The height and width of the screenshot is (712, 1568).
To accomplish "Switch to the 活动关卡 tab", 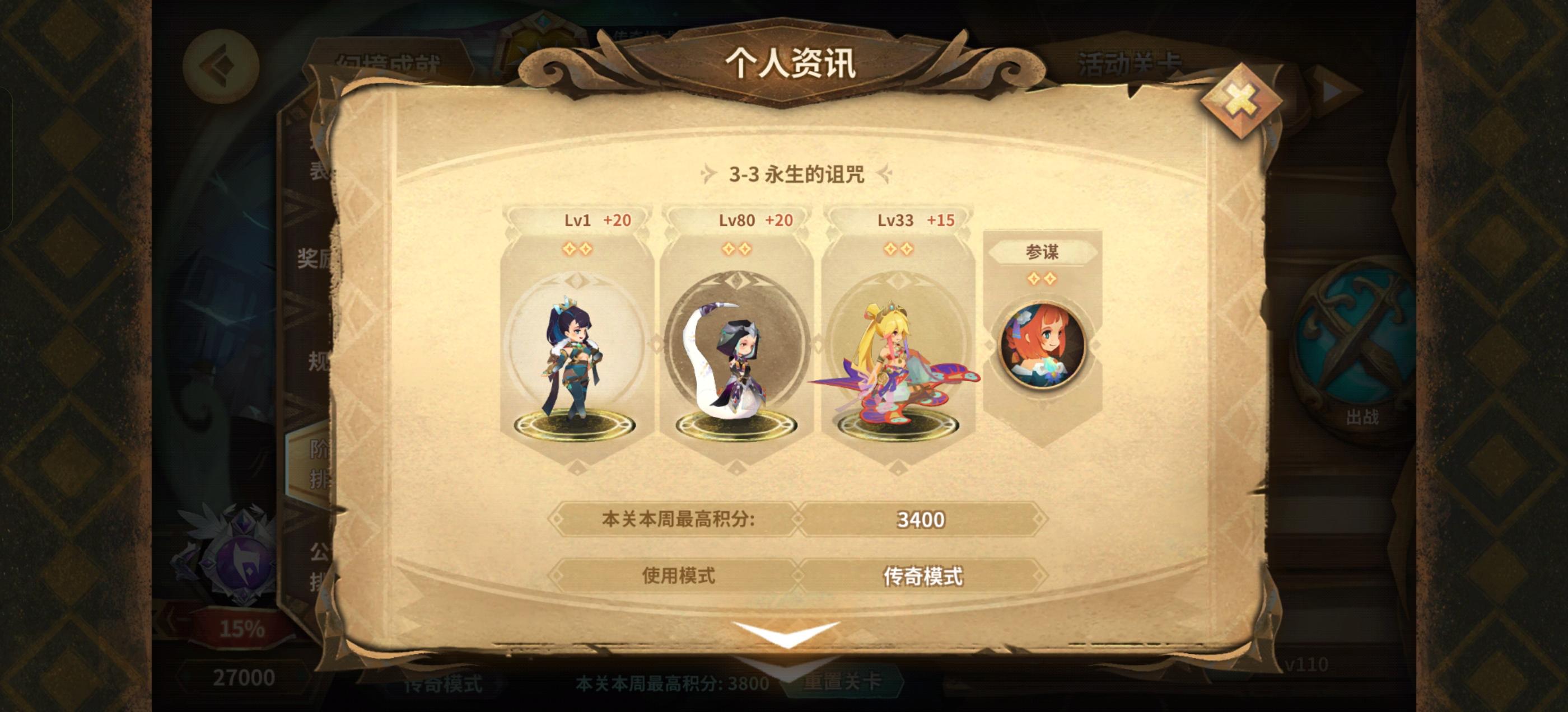I will point(1129,61).
